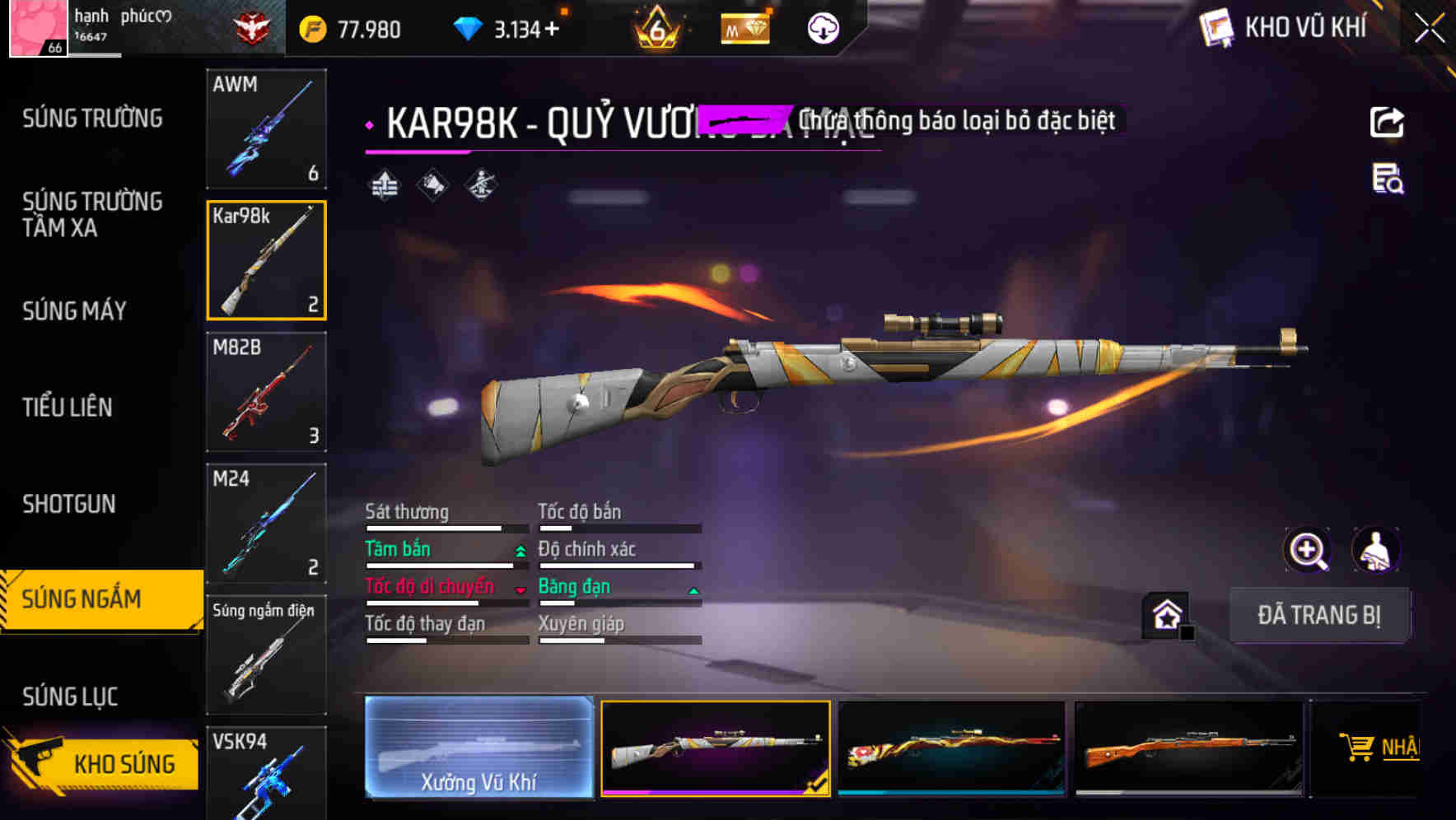Viewport: 1456px width, 820px height.
Task: Click the house with star icon near equip button
Action: [x=1167, y=614]
